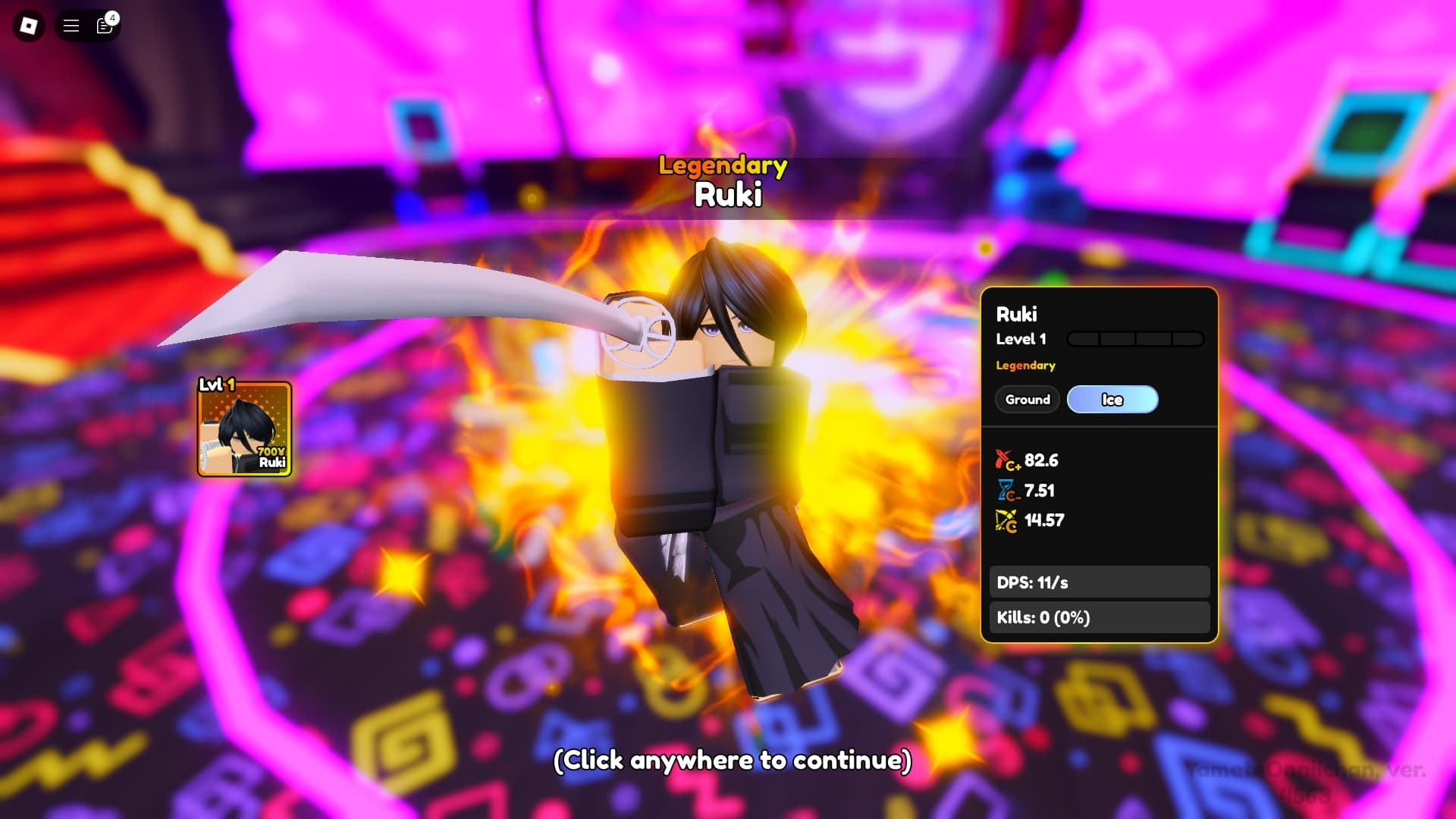This screenshot has height=819, width=1456.
Task: Click the Ground type tag
Action: [1028, 400]
